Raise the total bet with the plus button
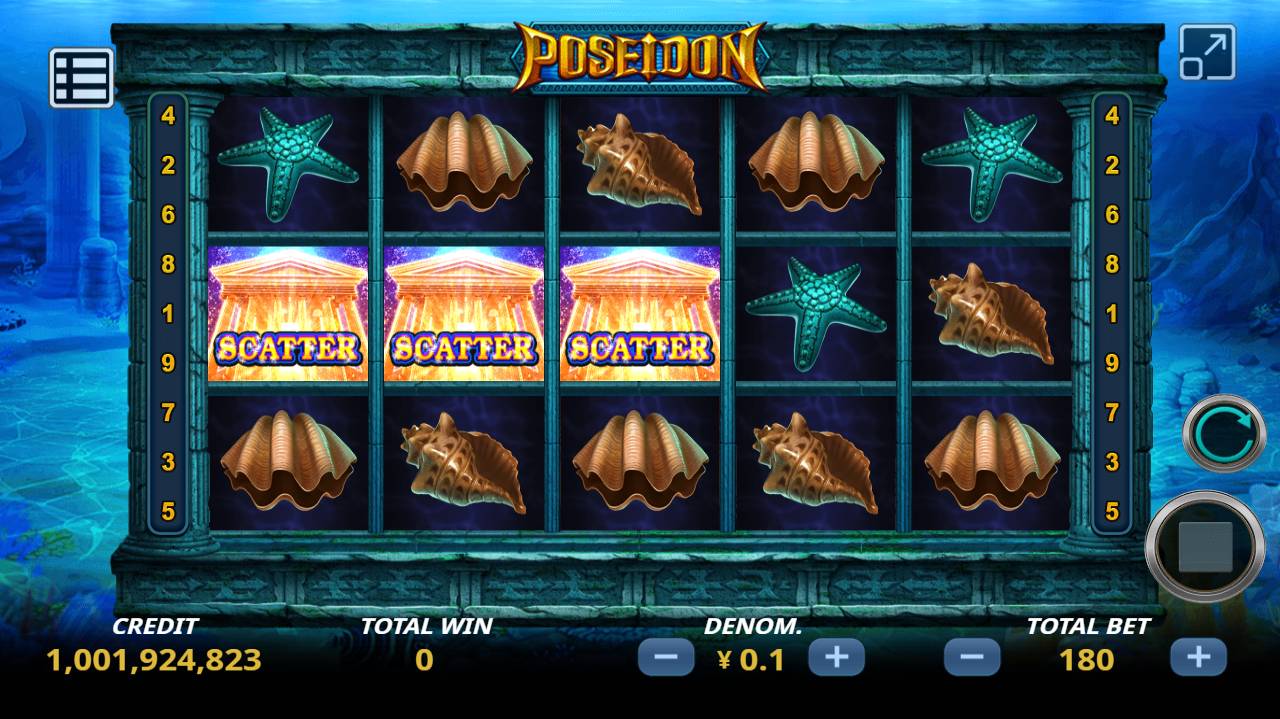The width and height of the screenshot is (1280, 719). coord(1198,658)
